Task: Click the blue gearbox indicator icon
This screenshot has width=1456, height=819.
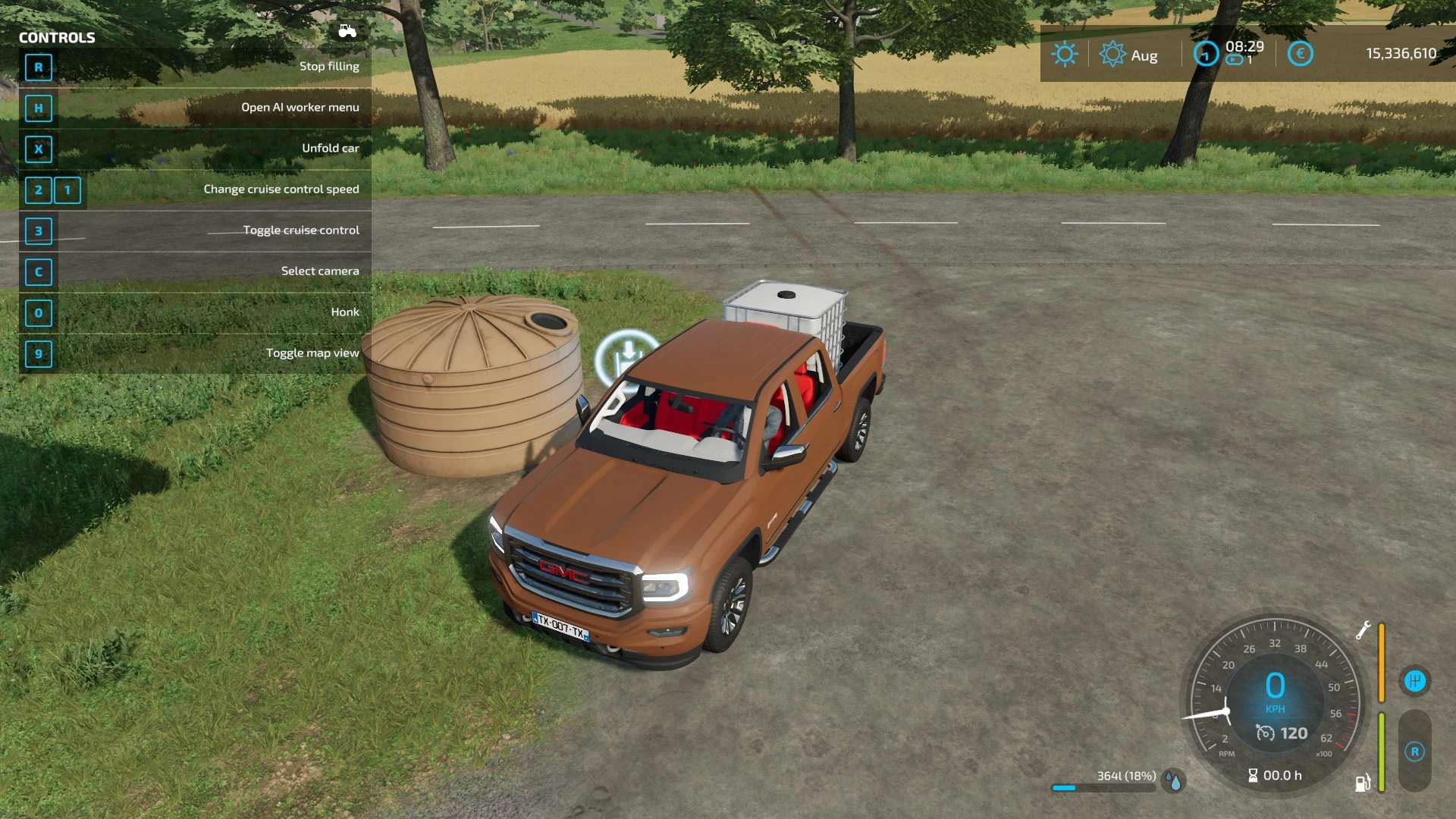Action: [1415, 680]
